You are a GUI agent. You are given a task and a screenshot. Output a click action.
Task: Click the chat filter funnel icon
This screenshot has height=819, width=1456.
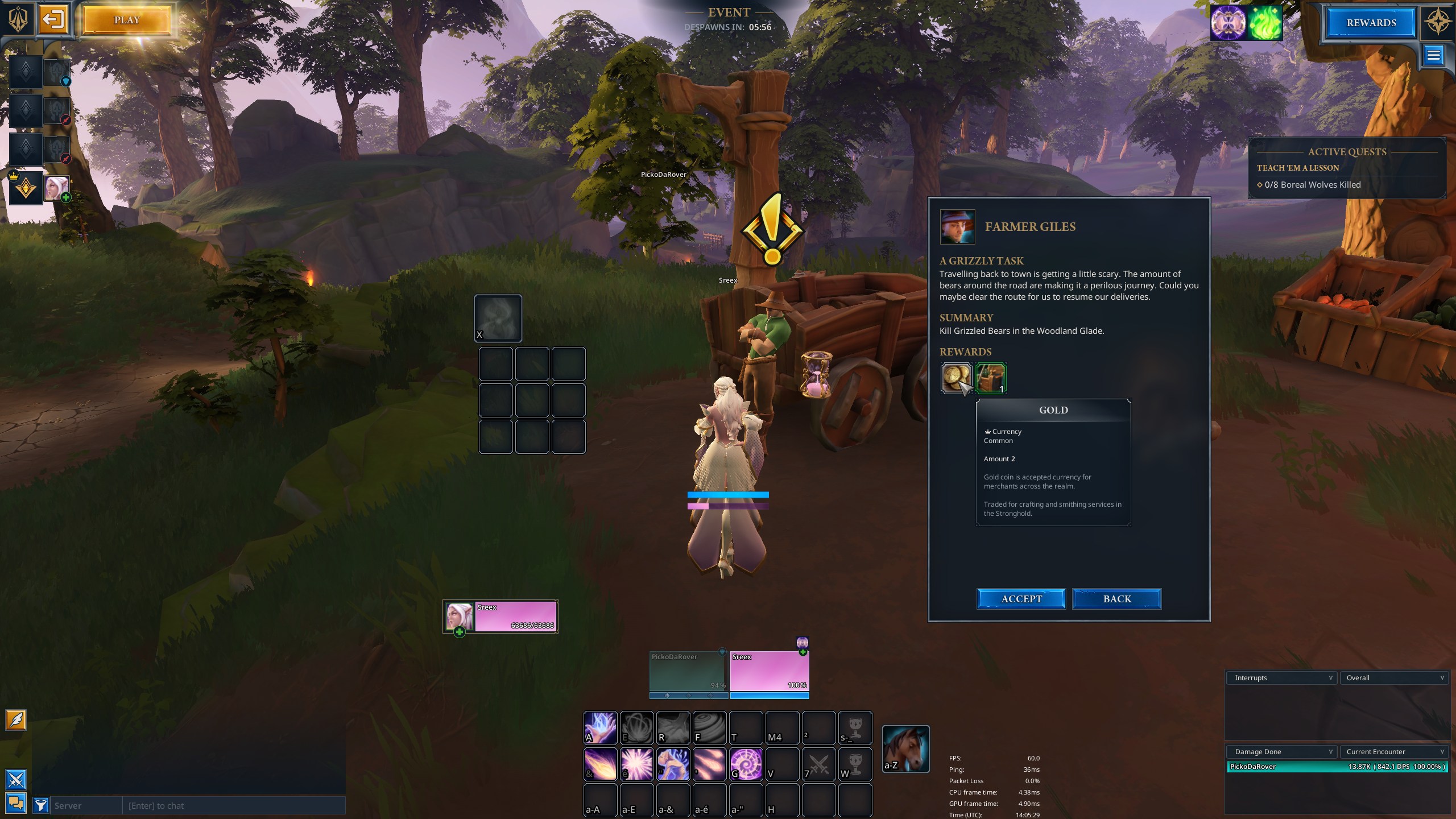click(40, 805)
